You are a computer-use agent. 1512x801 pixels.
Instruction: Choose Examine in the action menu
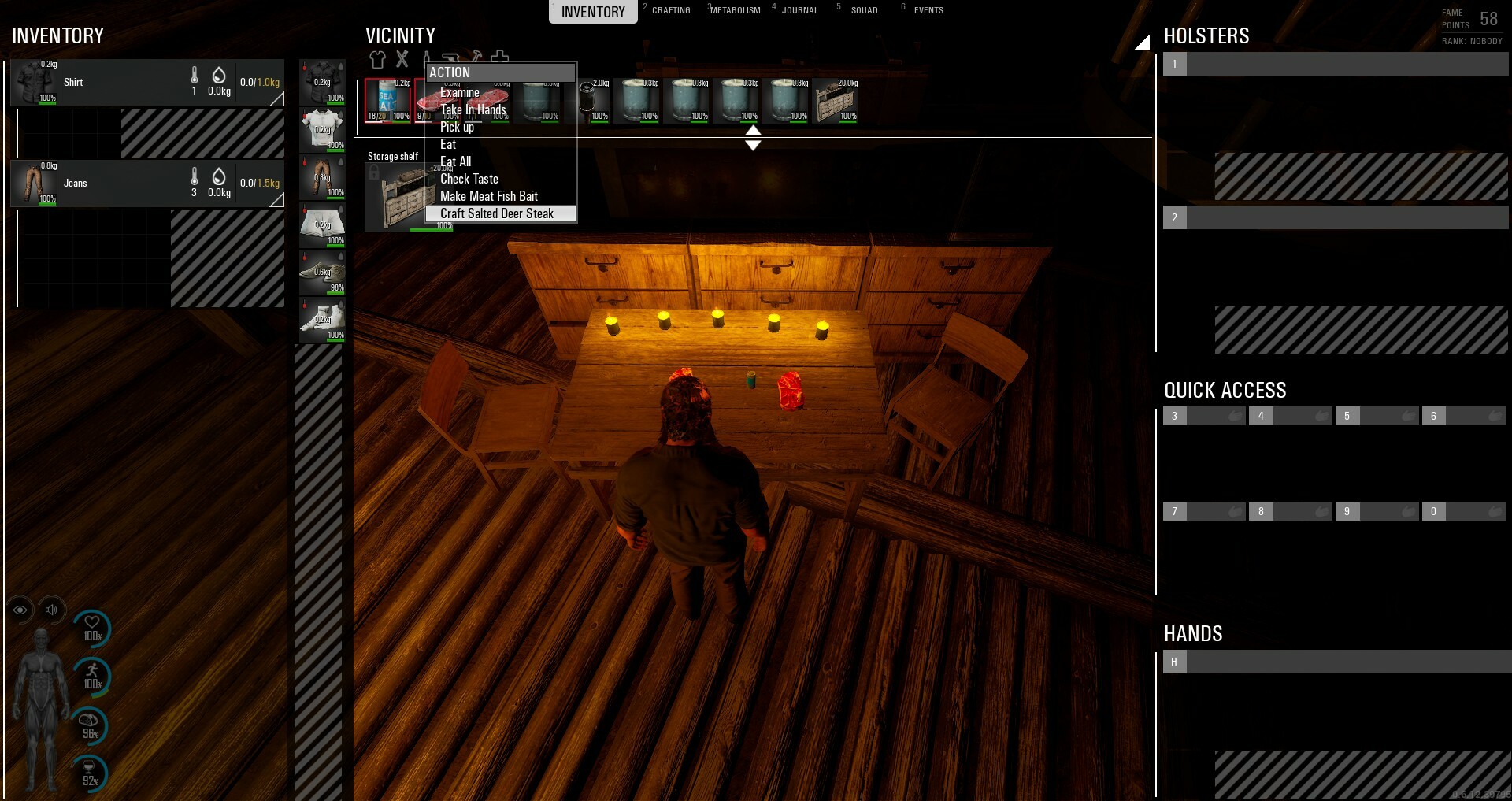(460, 92)
